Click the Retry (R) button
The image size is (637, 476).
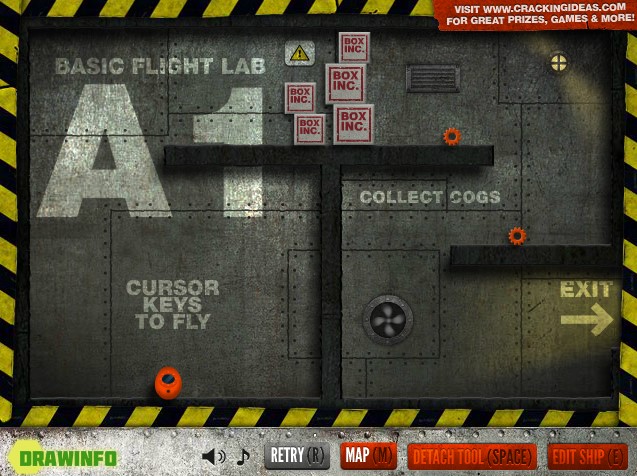pyautogui.click(x=297, y=456)
